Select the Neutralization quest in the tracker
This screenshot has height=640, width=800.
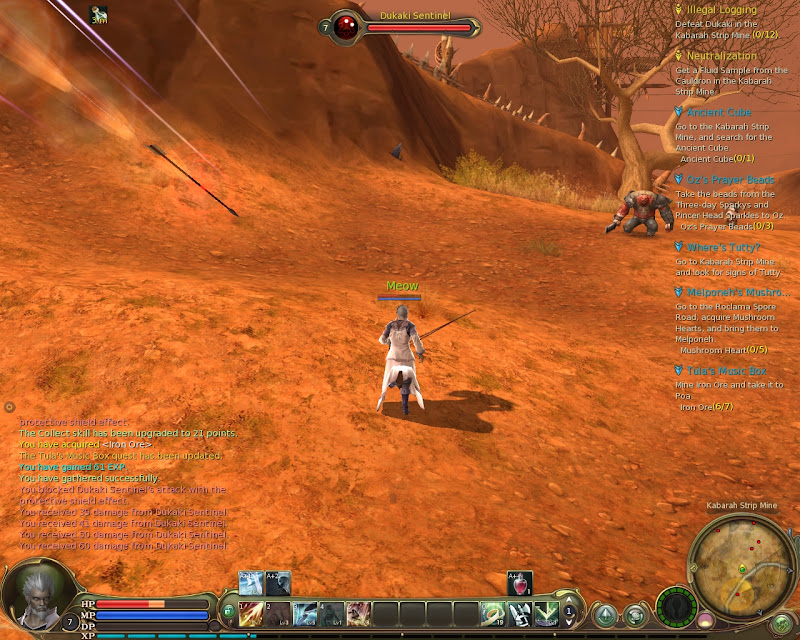pos(722,57)
